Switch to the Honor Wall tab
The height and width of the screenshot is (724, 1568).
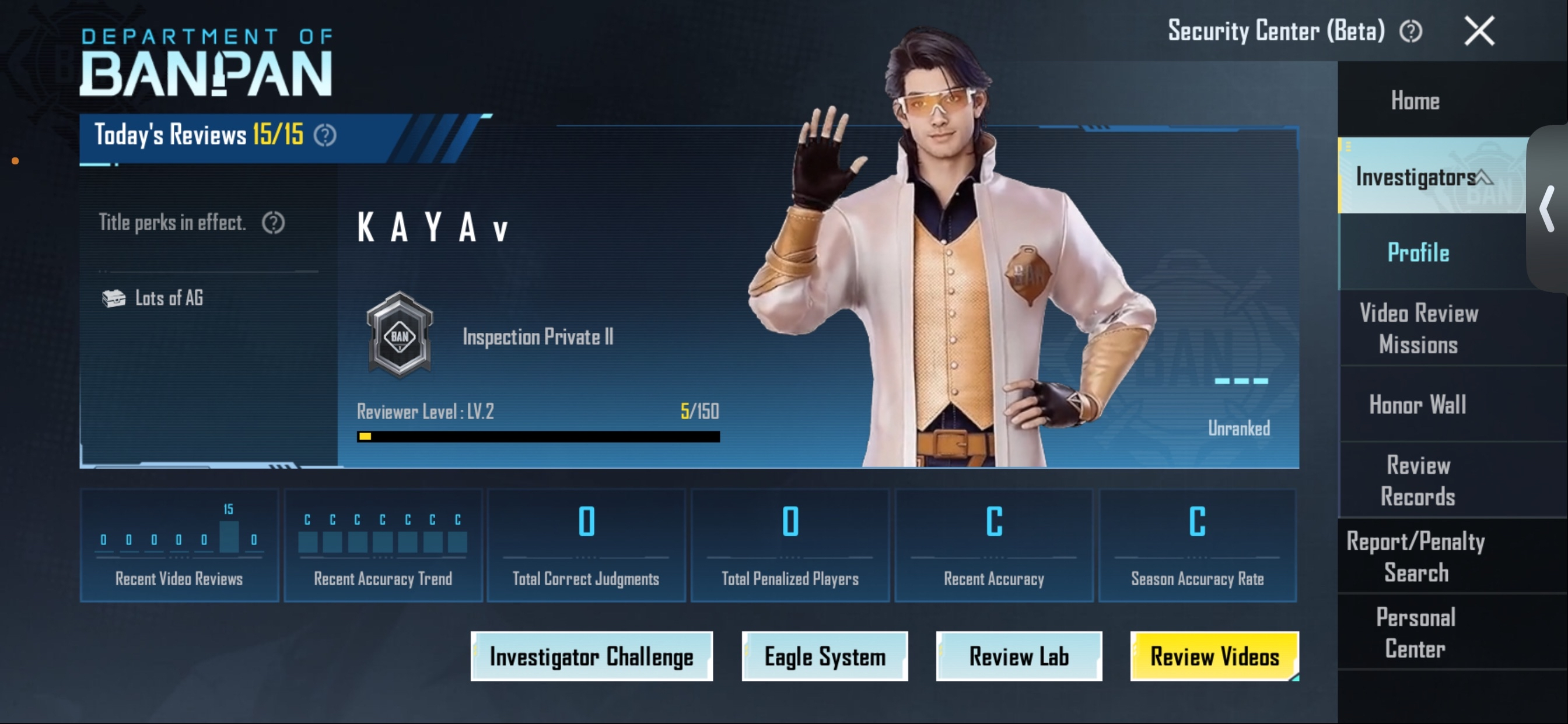click(x=1418, y=405)
